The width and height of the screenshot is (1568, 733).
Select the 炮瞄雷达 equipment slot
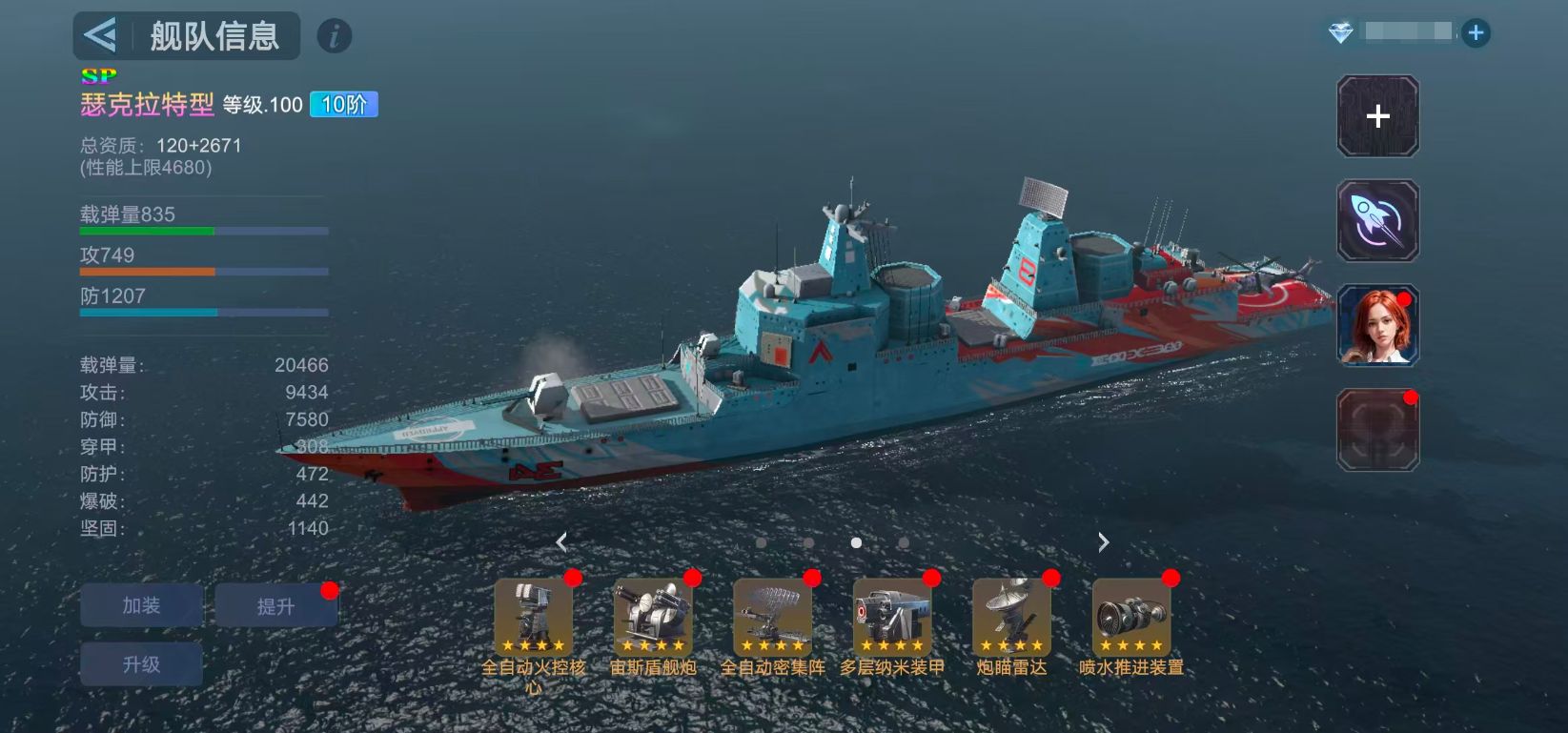1011,617
